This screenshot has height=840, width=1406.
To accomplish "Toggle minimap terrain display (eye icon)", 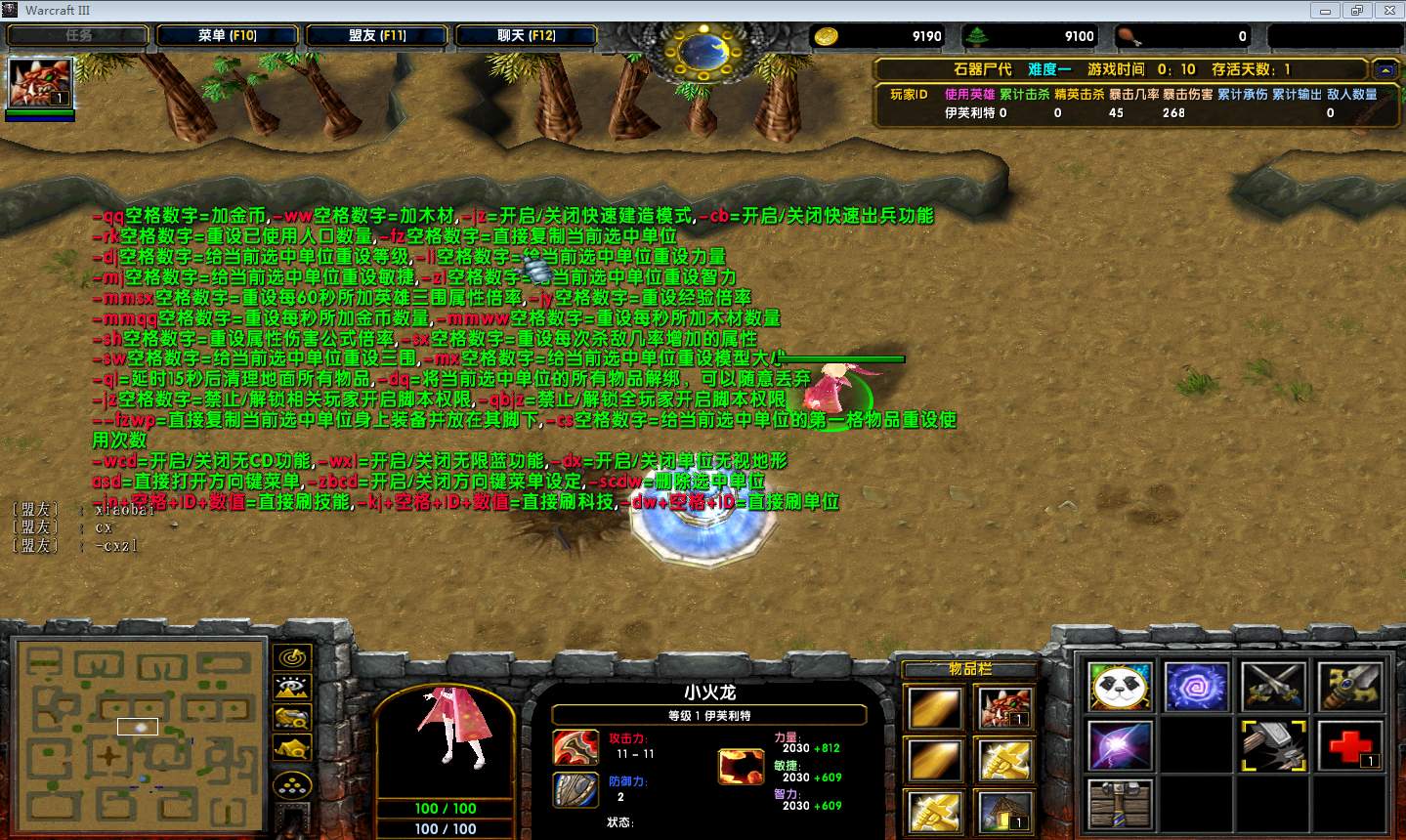I will pyautogui.click(x=292, y=688).
